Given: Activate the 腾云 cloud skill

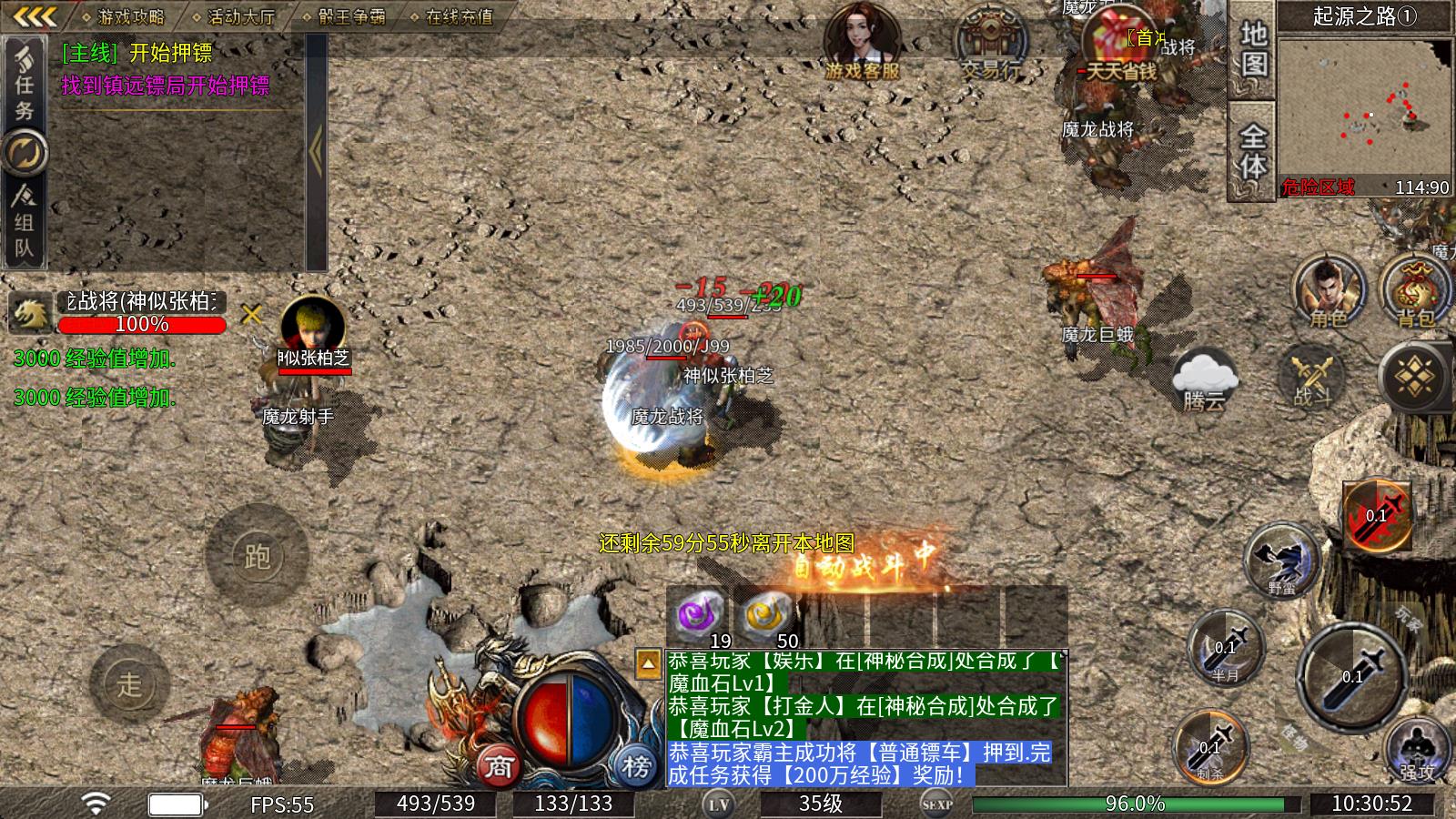Looking at the screenshot, I should pos(1204,379).
